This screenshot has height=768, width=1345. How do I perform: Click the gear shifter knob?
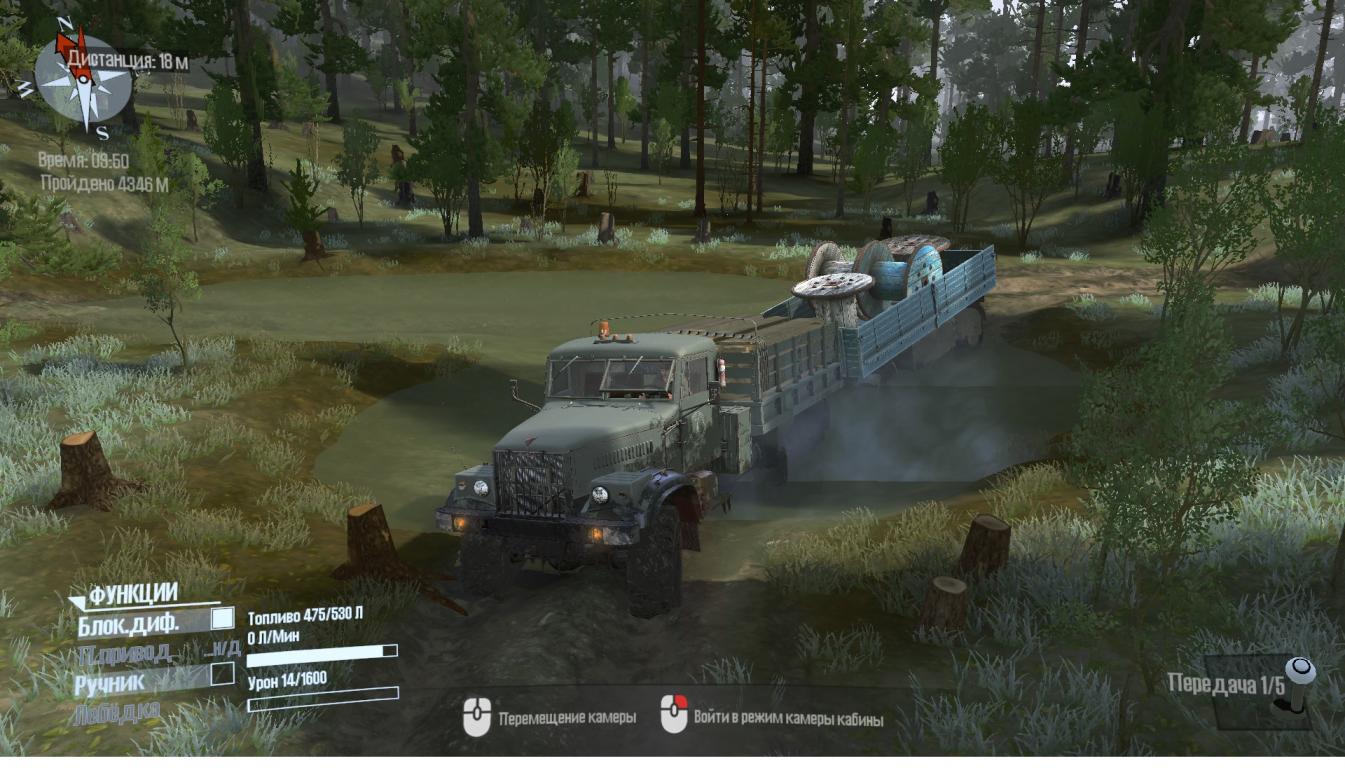click(1300, 670)
